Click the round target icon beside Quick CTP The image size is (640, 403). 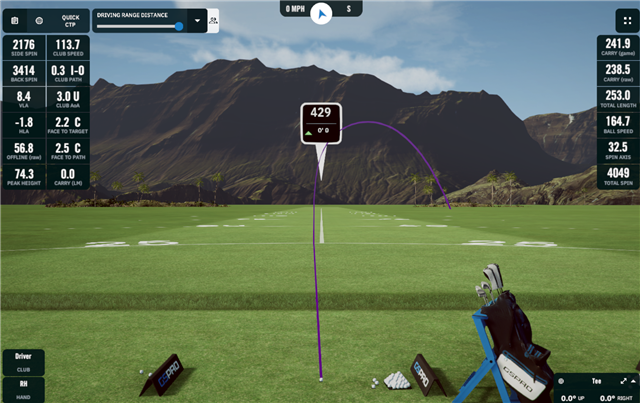point(39,19)
